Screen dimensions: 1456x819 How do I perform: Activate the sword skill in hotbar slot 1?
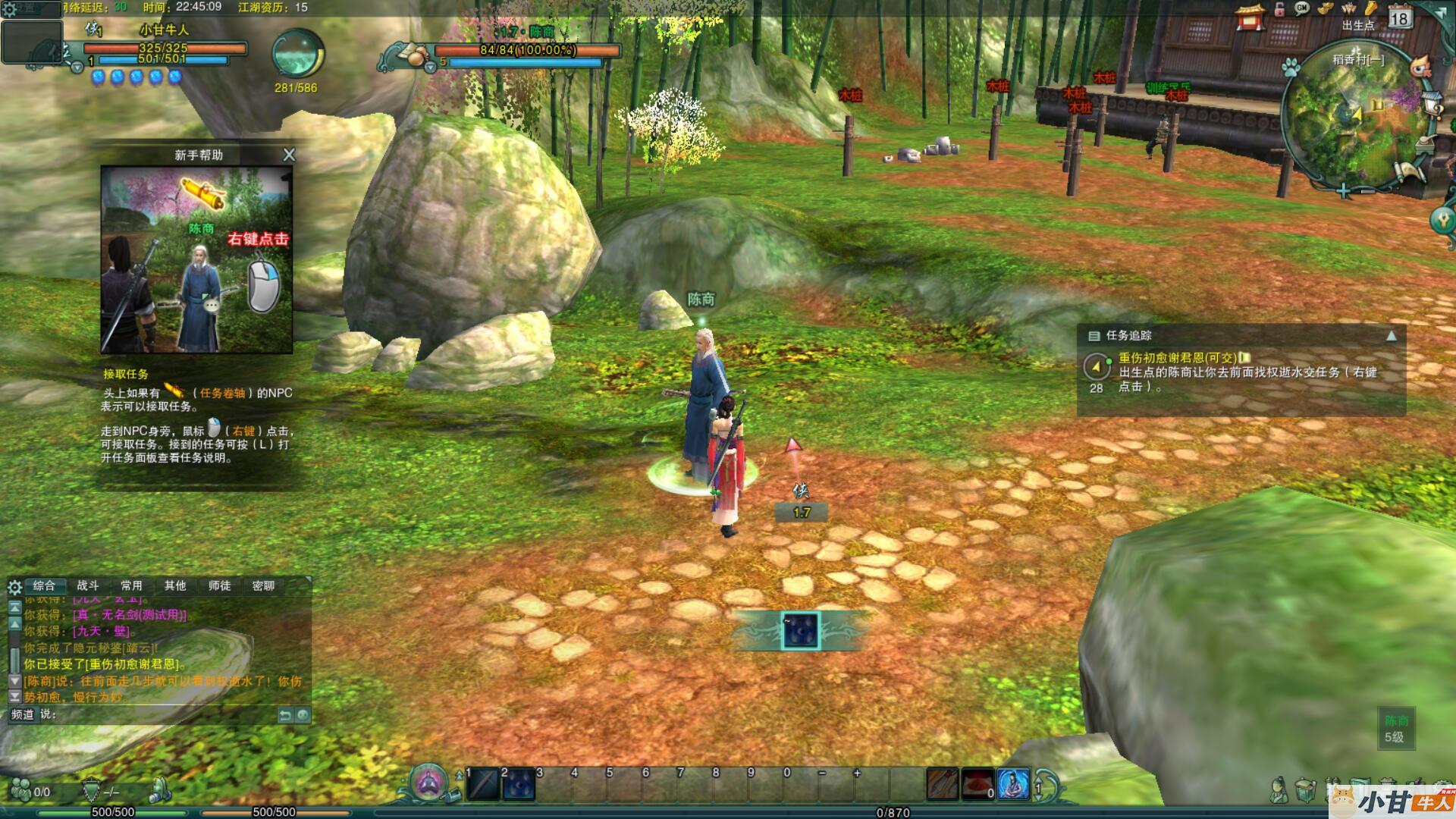(x=482, y=785)
